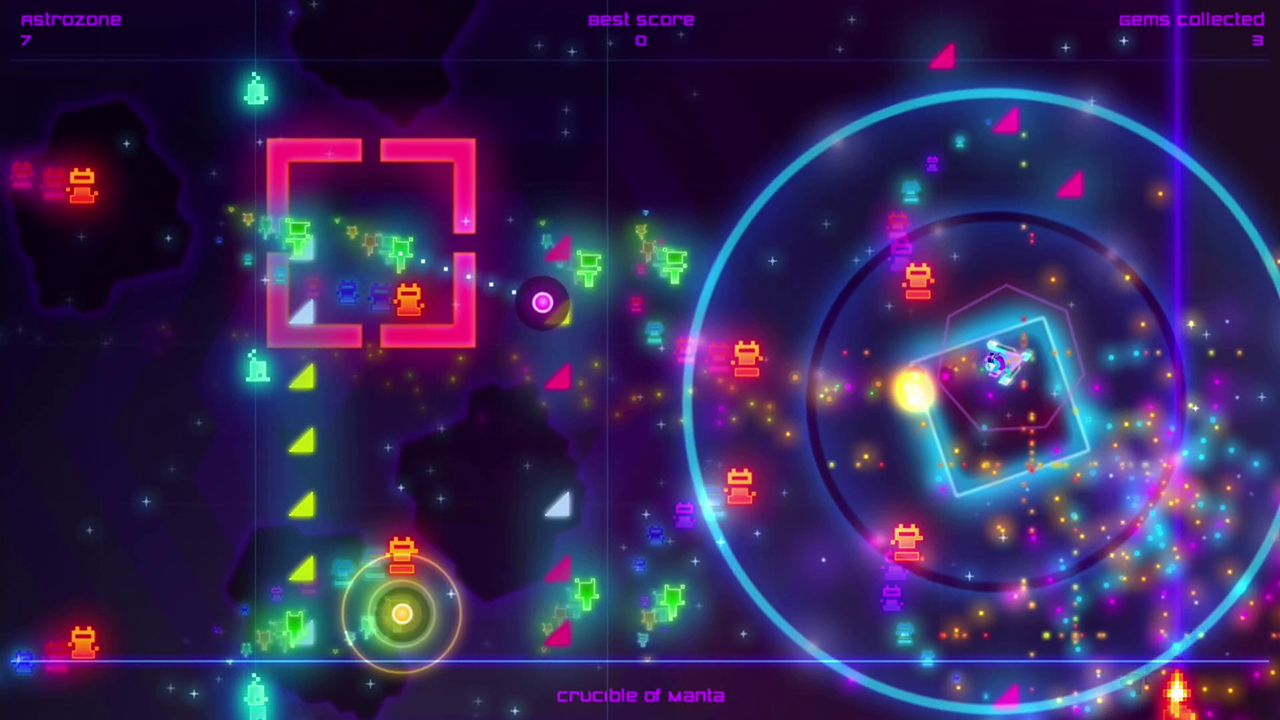Click the yellow core of the ringed circle target
Viewport: 1280px width, 720px height.
(x=402, y=613)
